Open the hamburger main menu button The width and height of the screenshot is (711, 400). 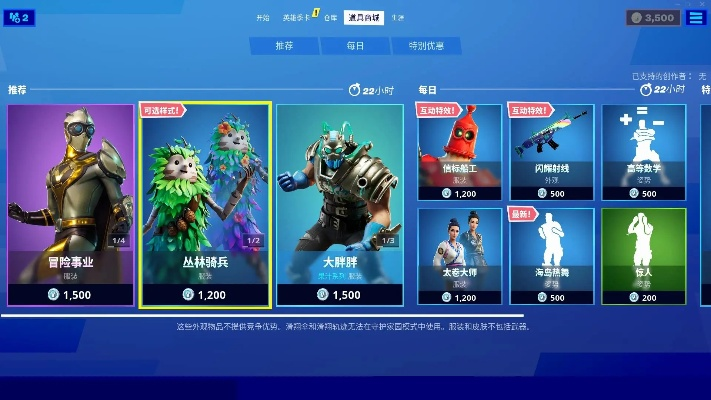[x=696, y=17]
